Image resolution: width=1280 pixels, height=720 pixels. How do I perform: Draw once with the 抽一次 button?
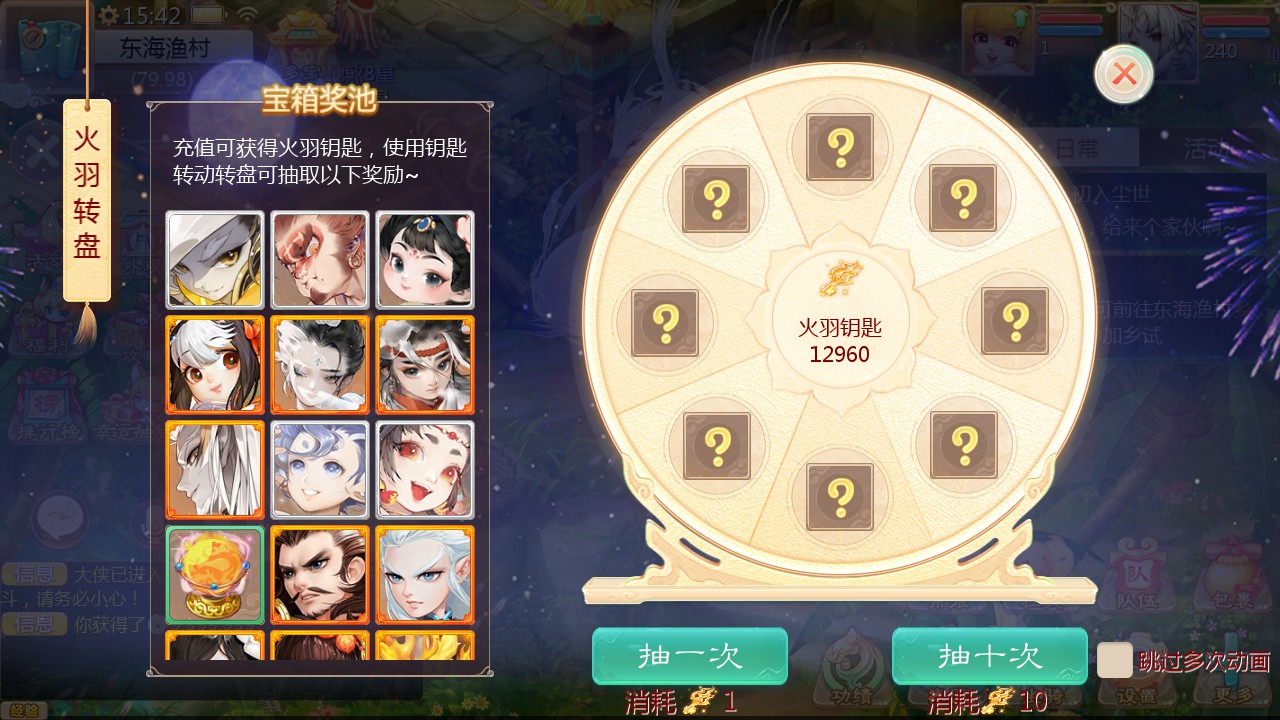coord(689,656)
